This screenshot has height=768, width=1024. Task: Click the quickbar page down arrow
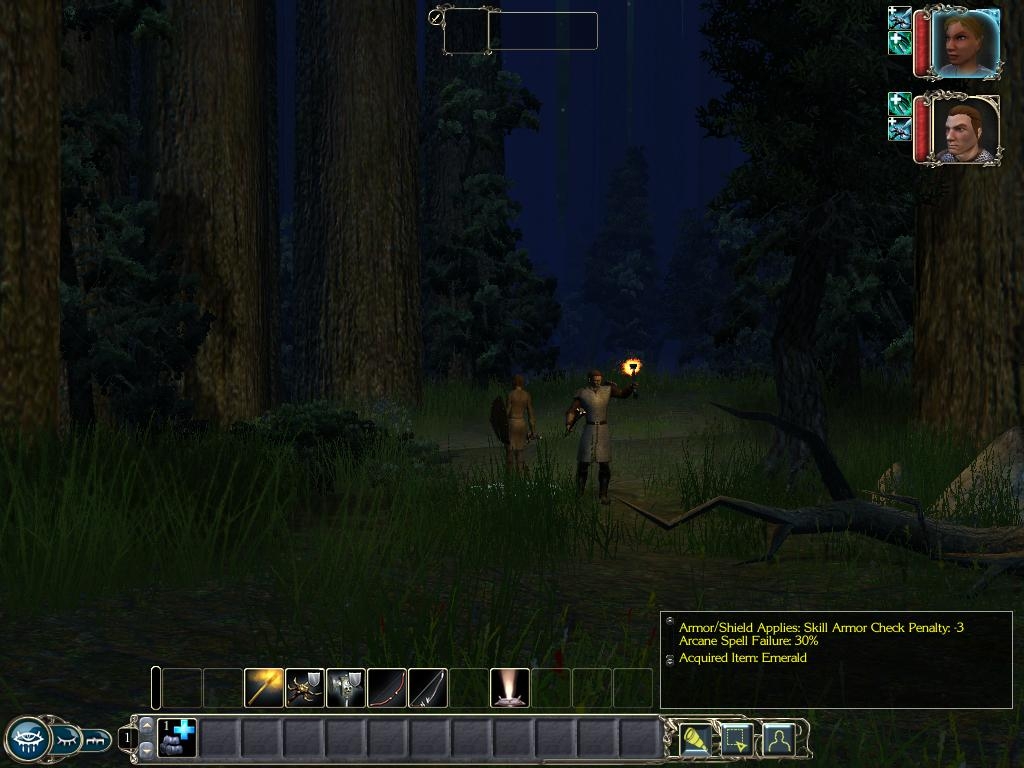coord(146,748)
